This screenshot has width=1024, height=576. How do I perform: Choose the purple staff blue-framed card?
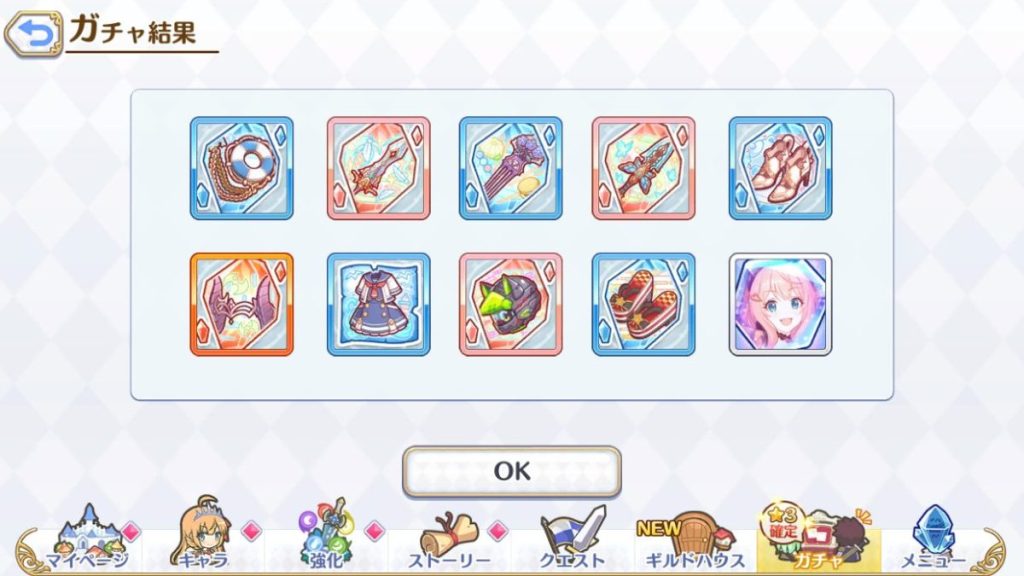(510, 168)
